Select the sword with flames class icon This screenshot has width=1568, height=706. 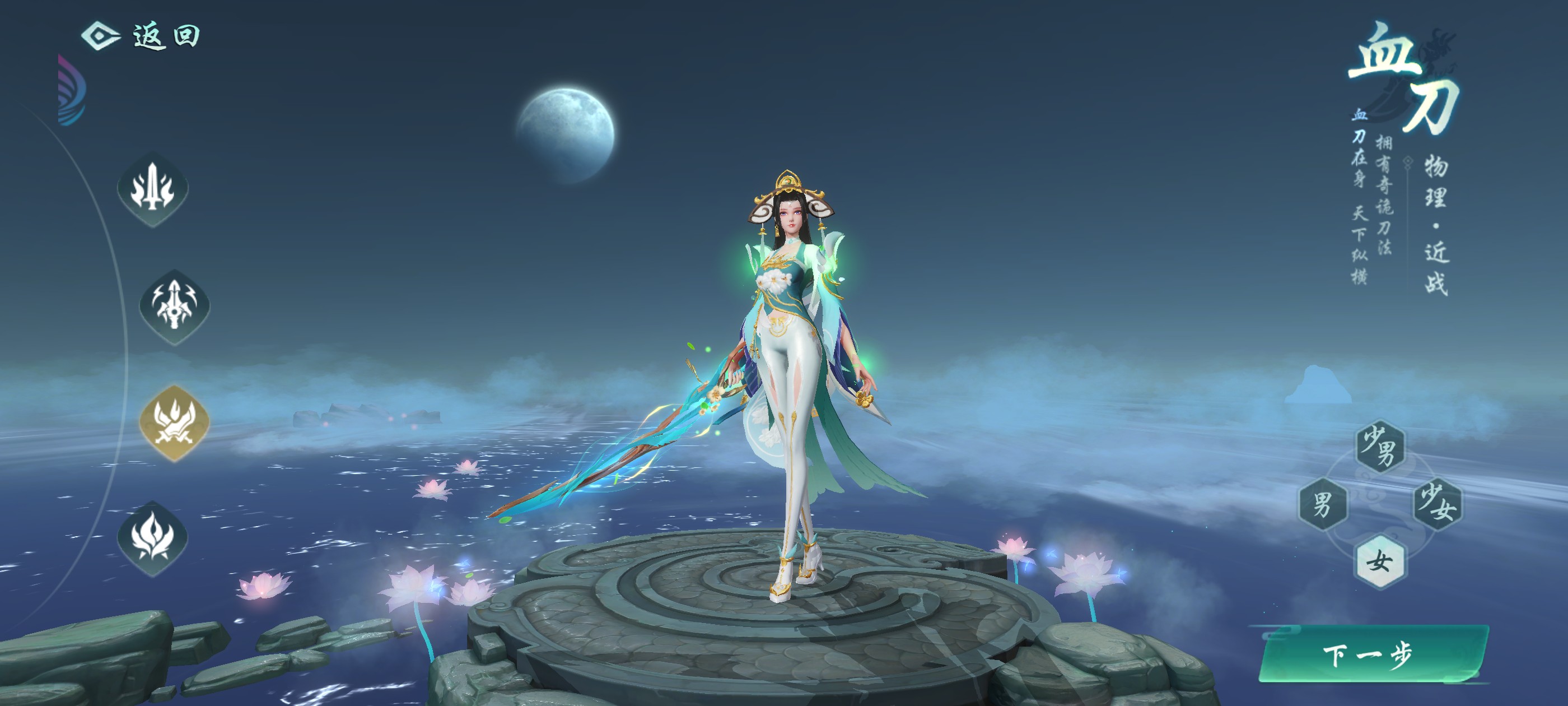(153, 189)
